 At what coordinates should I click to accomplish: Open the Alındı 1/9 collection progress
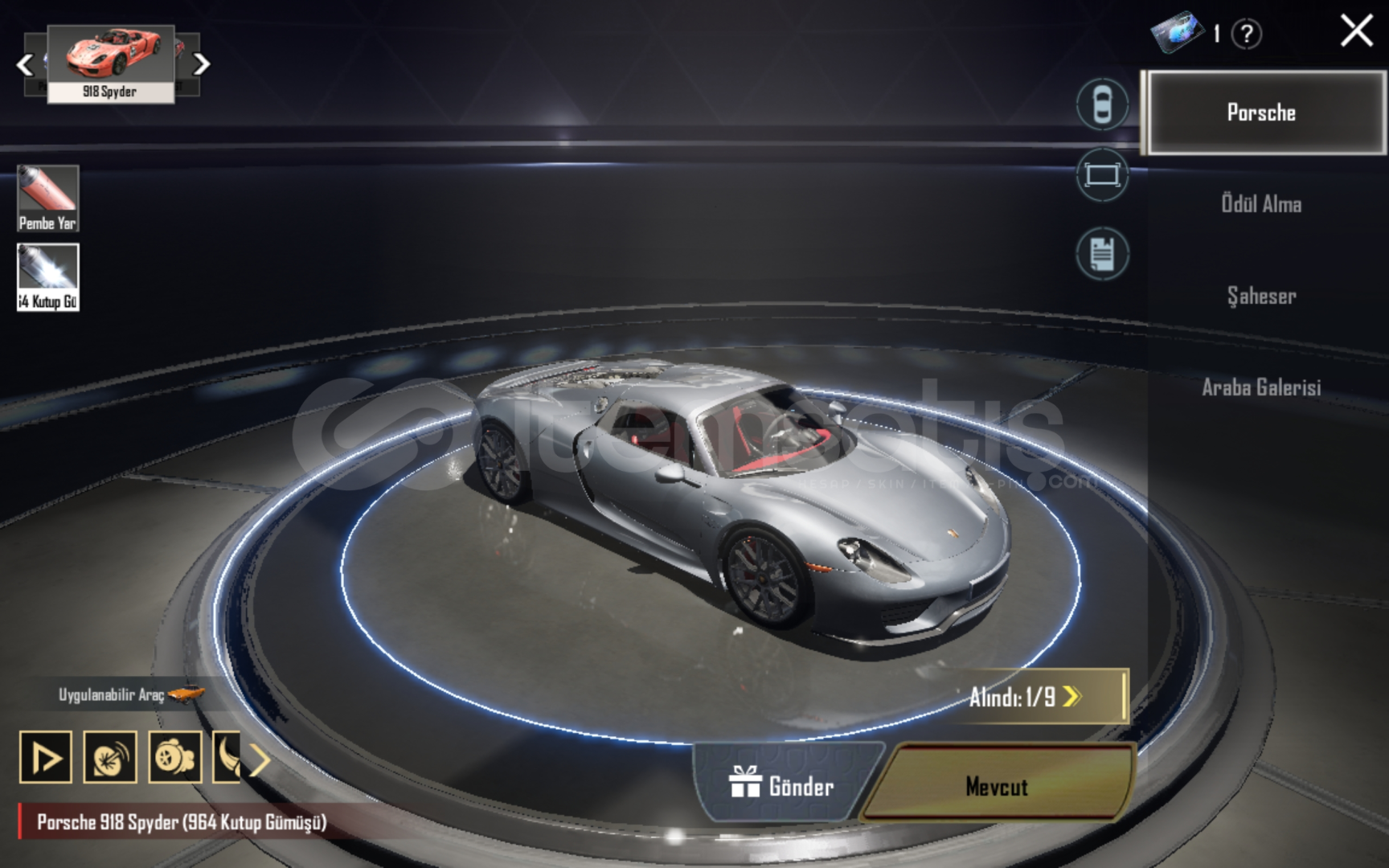tap(1037, 697)
